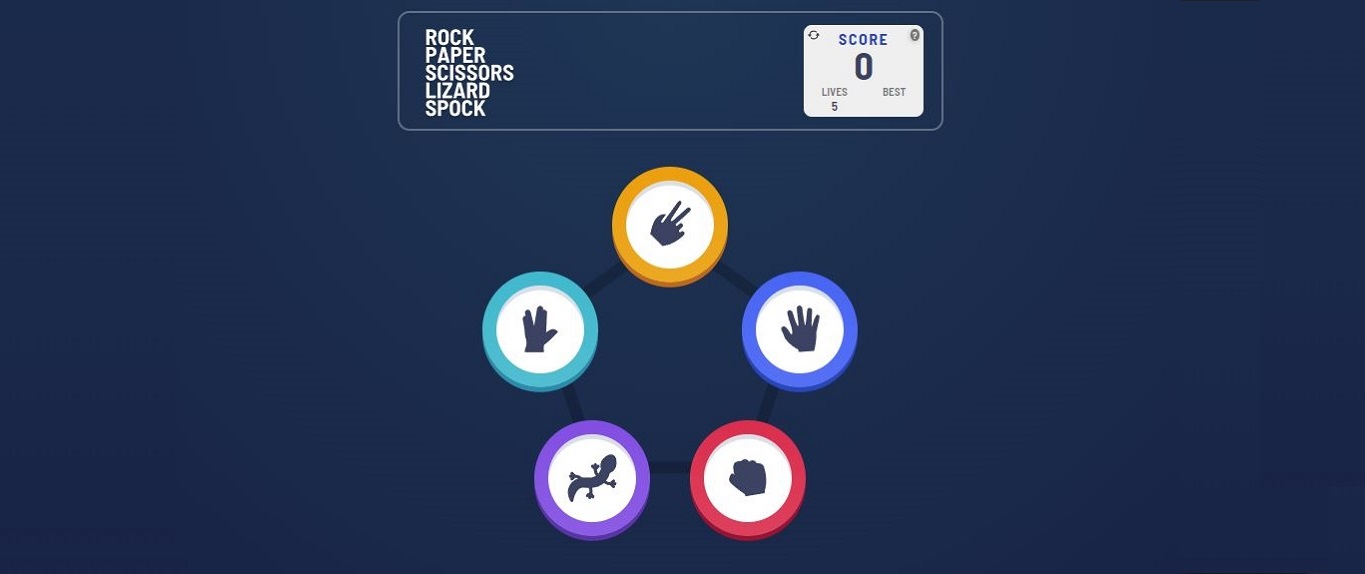Image resolution: width=1365 pixels, height=574 pixels.
Task: Select the red rock fist
Action: point(747,478)
